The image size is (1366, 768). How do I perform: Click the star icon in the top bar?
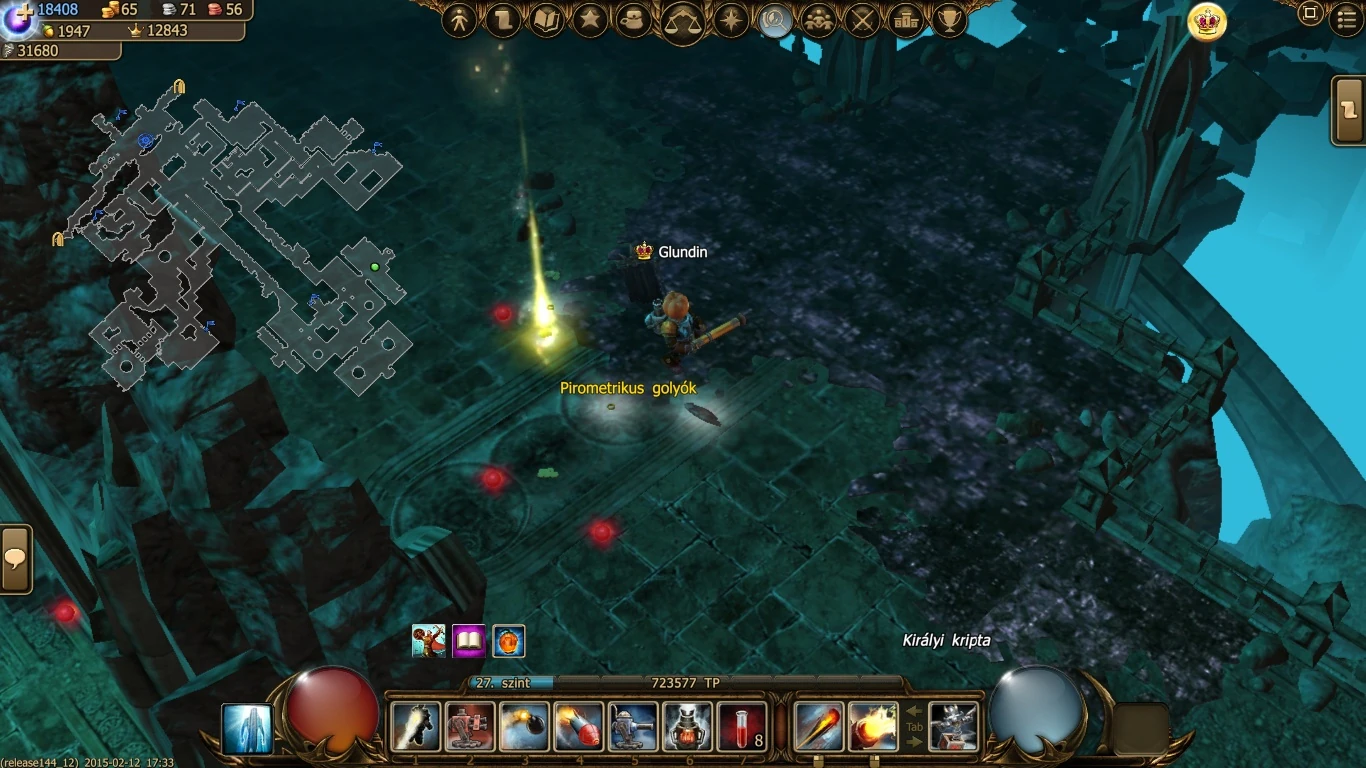(590, 21)
